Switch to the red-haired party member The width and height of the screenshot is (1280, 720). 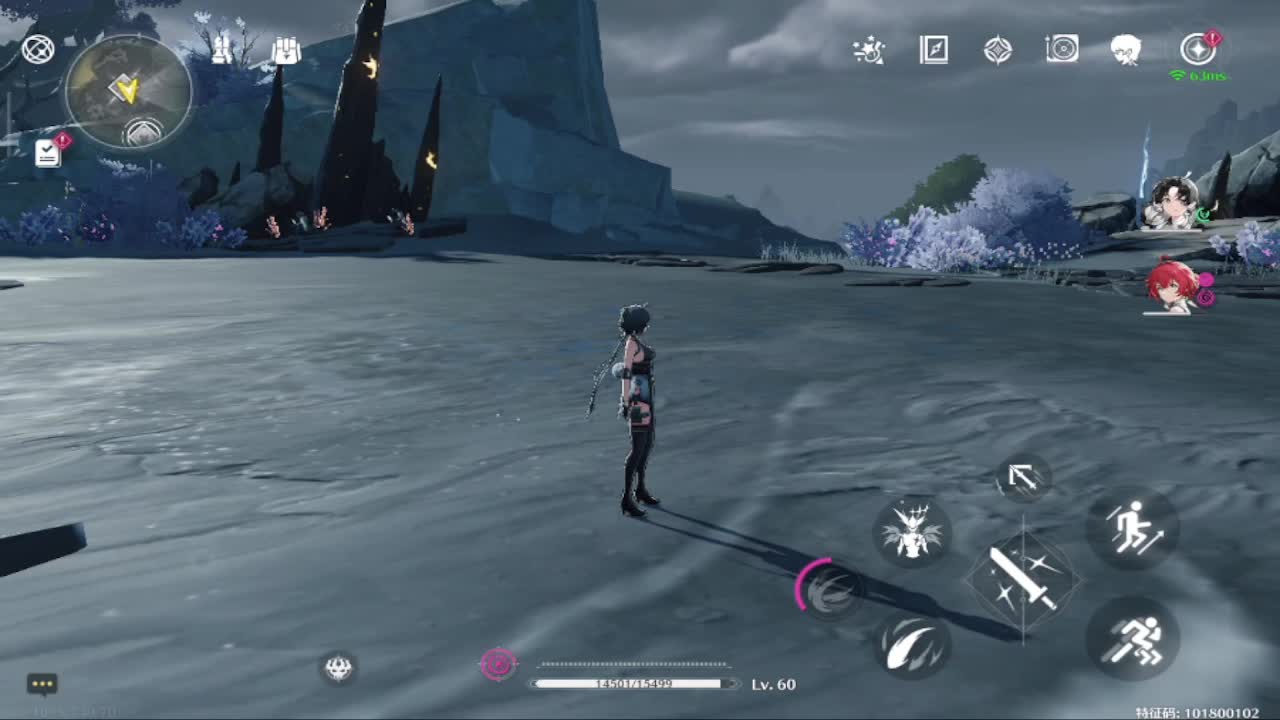[1170, 287]
